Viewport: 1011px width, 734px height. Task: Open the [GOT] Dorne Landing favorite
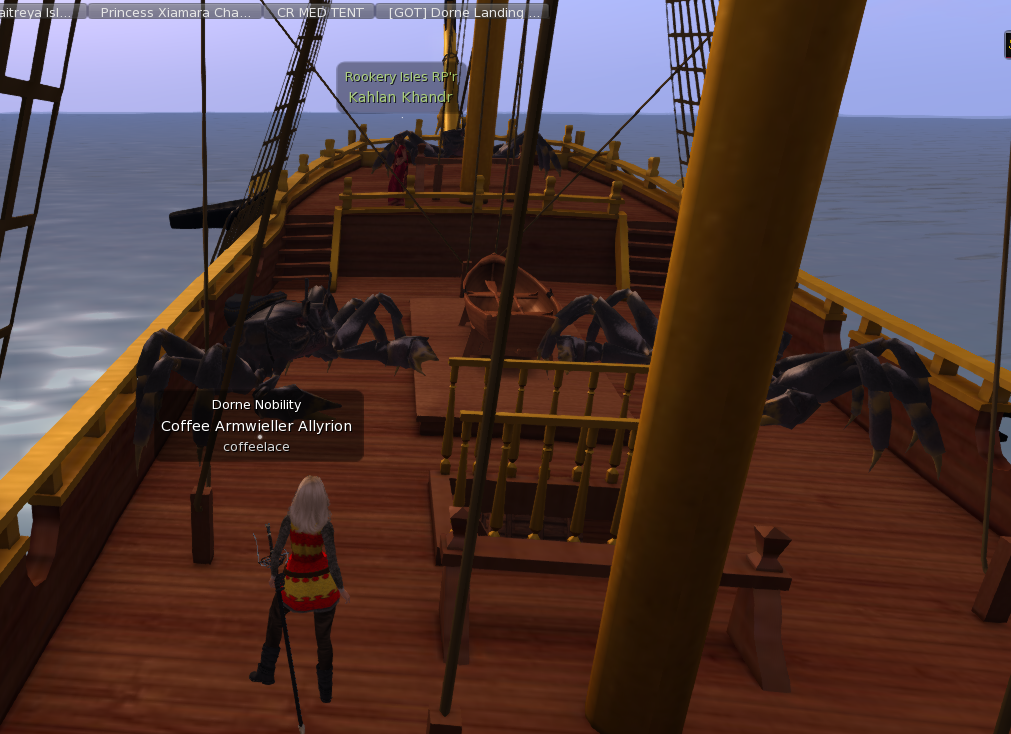461,12
